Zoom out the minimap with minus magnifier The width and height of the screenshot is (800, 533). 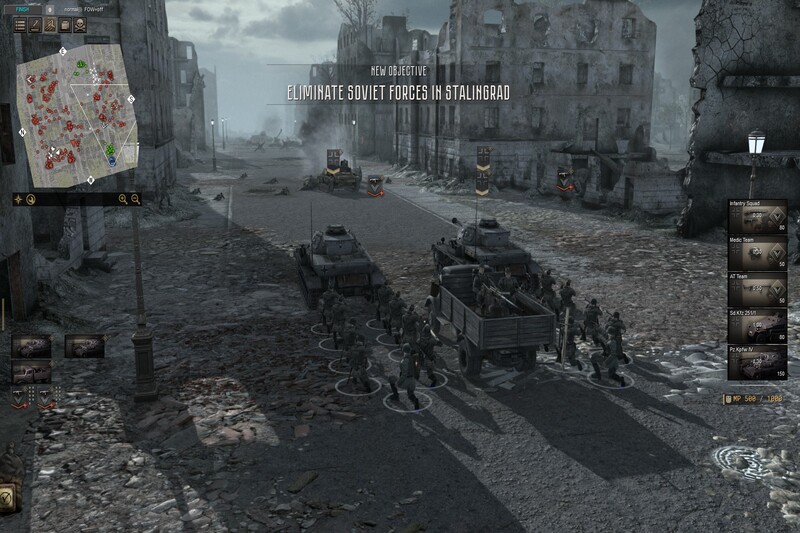136,199
